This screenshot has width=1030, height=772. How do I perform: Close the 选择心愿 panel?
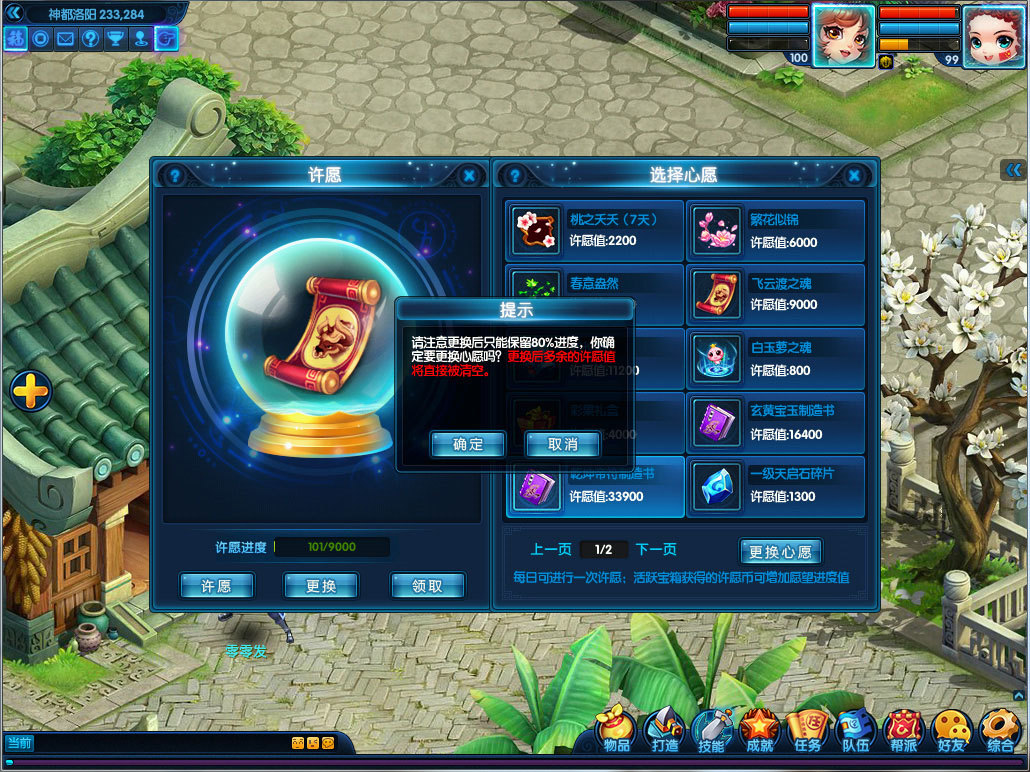click(x=854, y=176)
